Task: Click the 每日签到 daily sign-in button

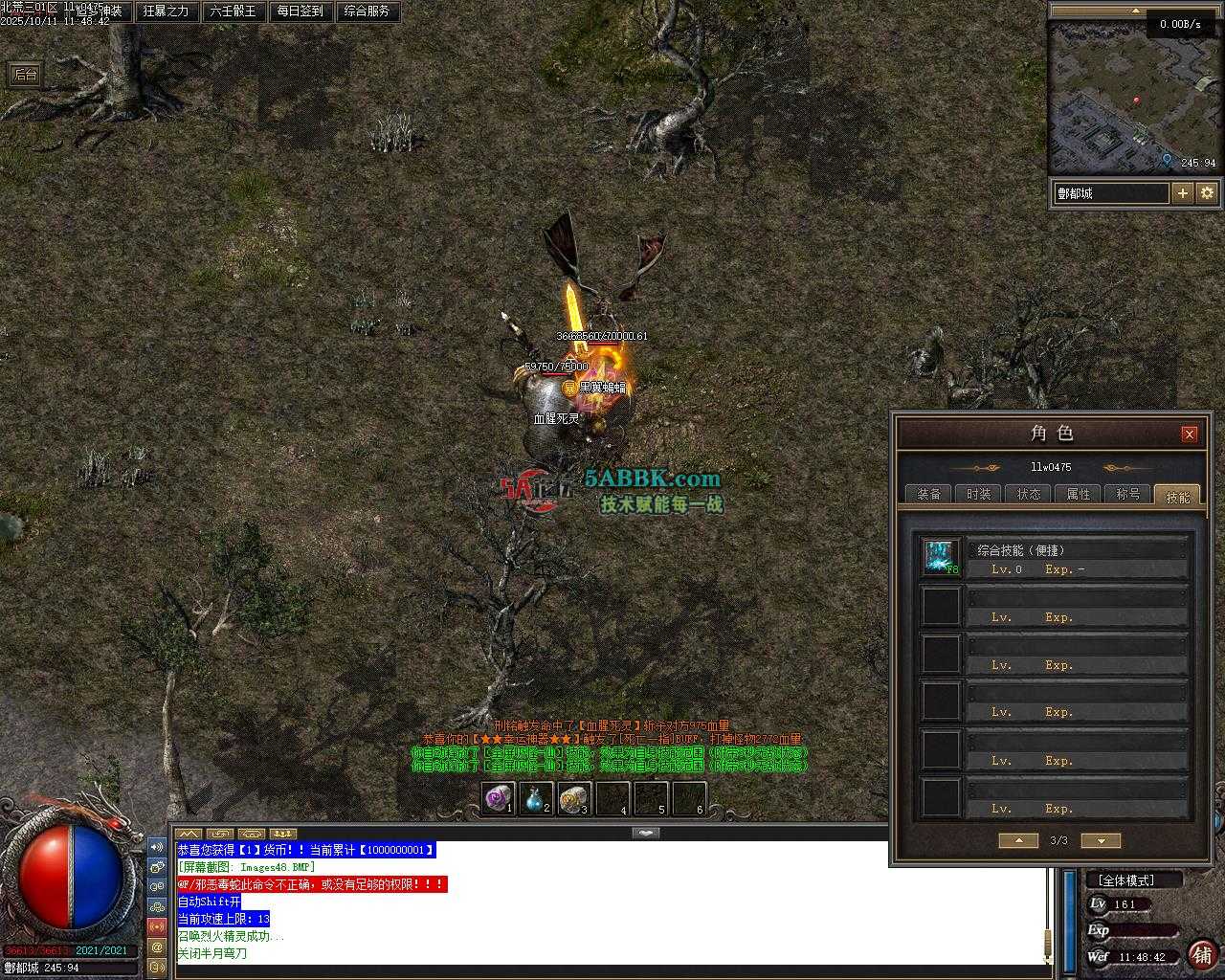Action: (x=300, y=11)
